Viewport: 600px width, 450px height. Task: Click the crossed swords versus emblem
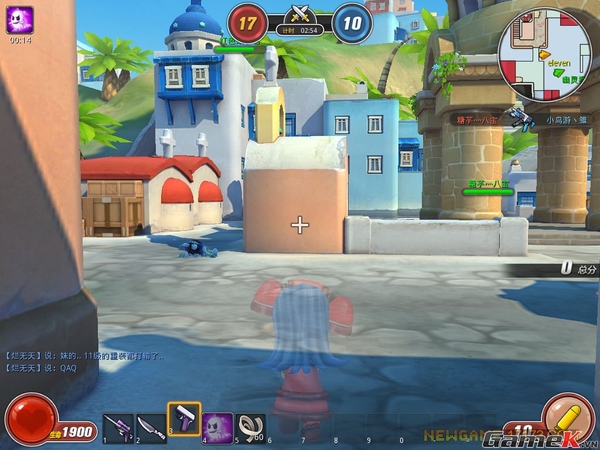pyautogui.click(x=300, y=14)
